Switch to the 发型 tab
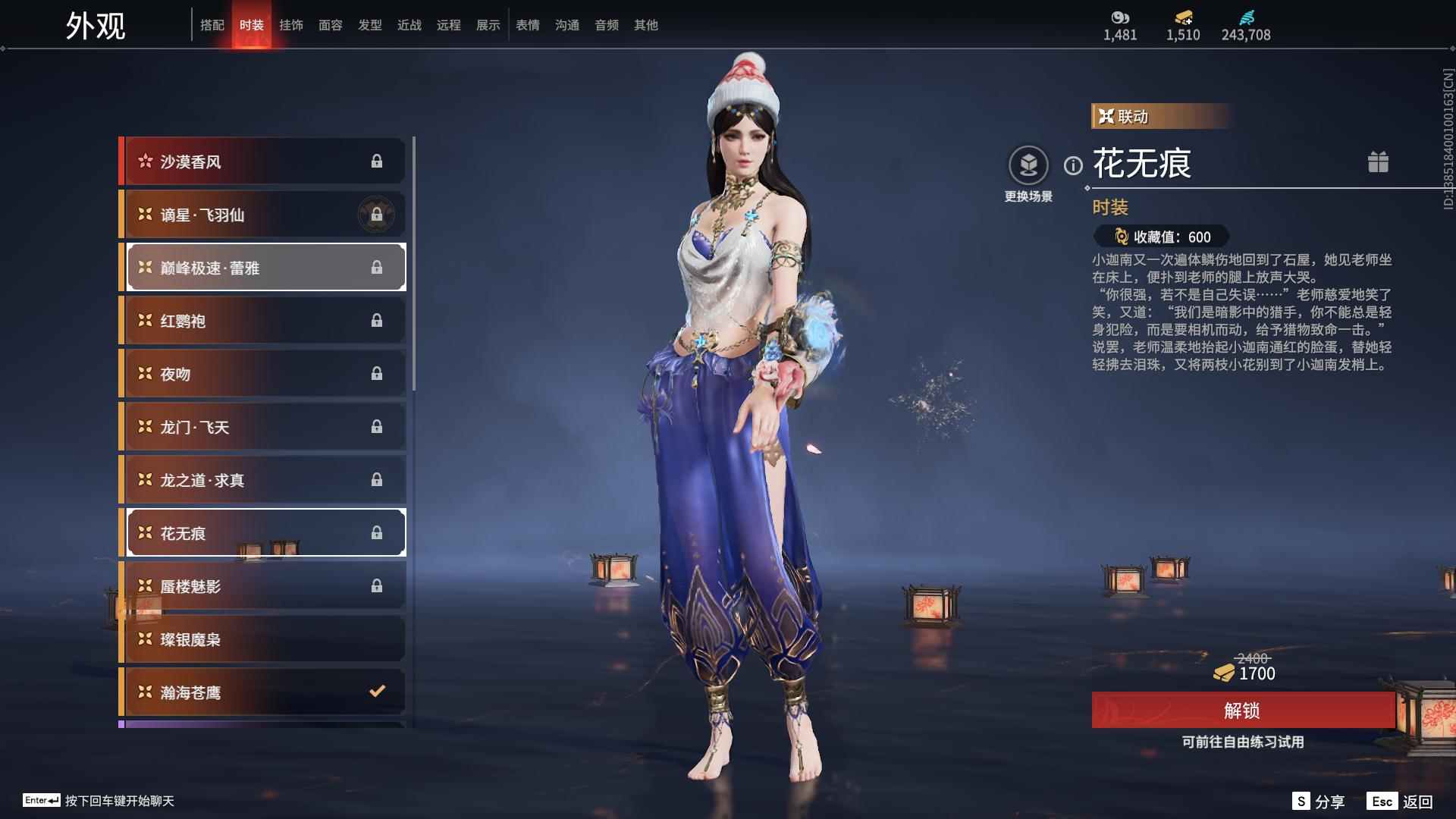This screenshot has width=1456, height=819. coord(370,25)
